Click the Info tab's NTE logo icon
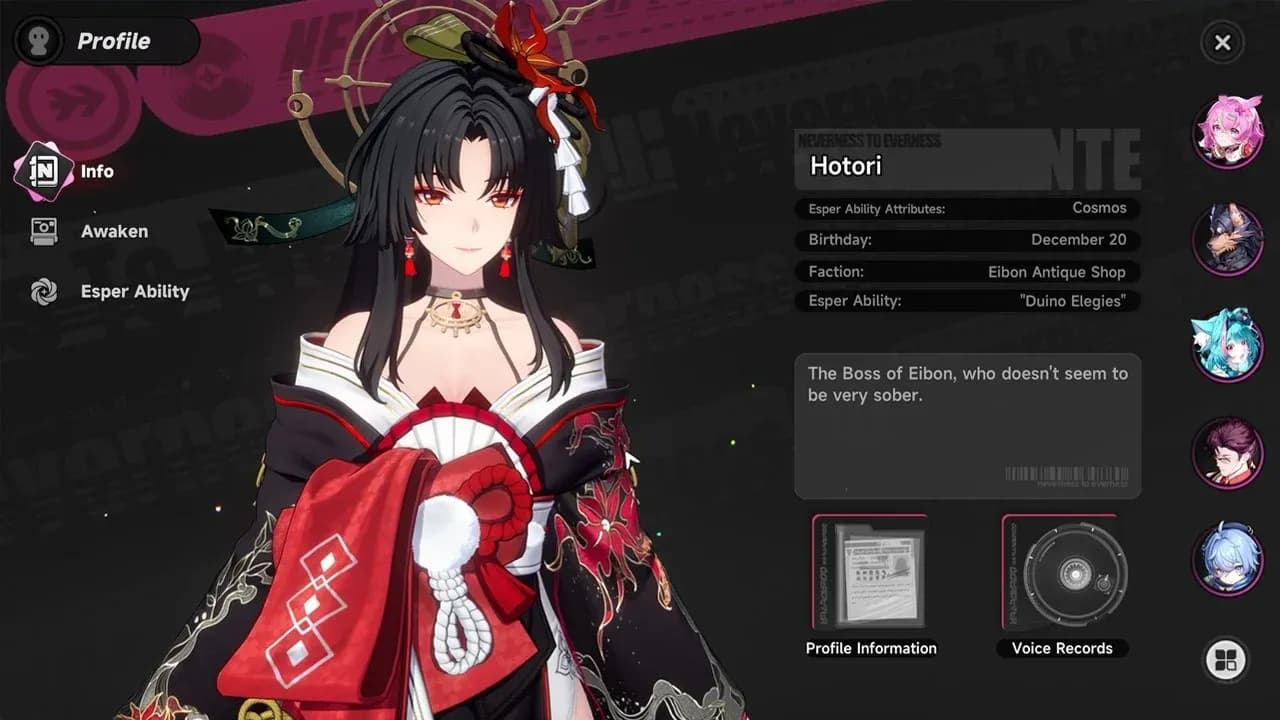 (44, 170)
